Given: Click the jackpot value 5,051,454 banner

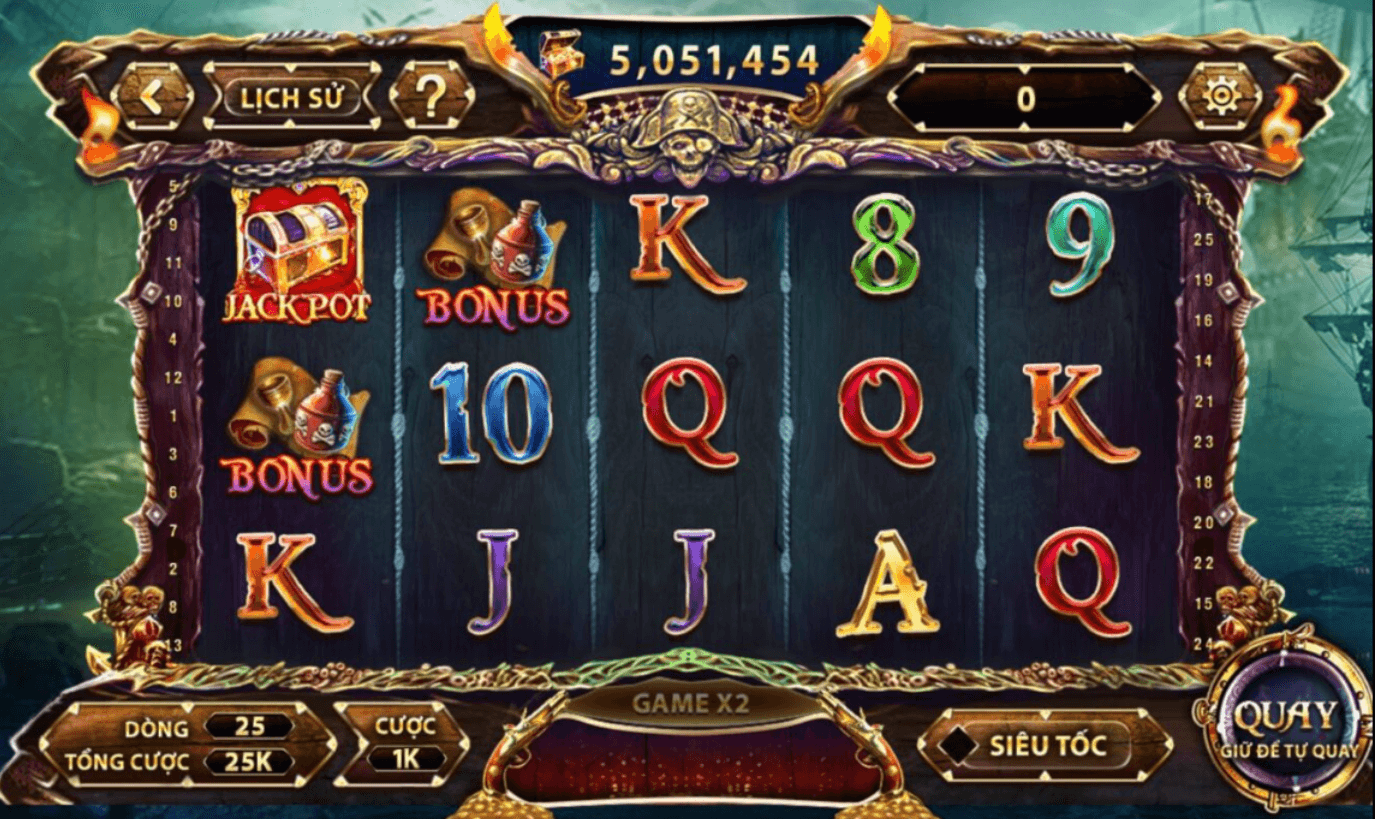Looking at the screenshot, I should (712, 57).
